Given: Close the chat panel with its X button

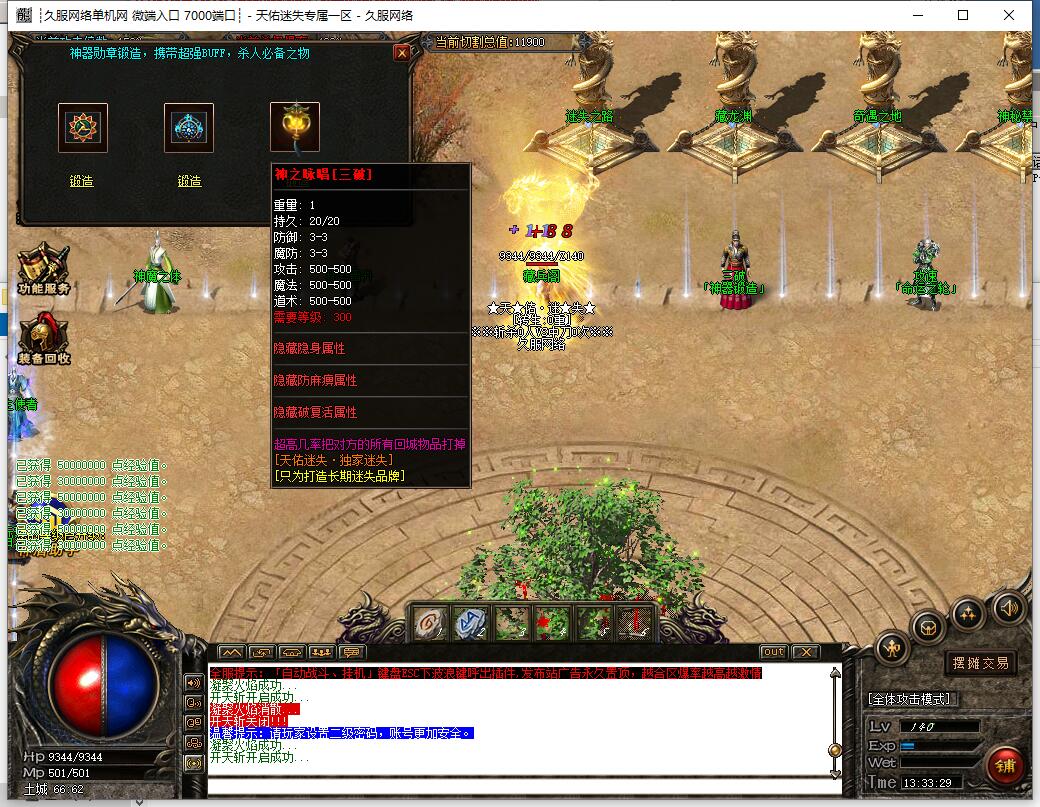Looking at the screenshot, I should pyautogui.click(x=805, y=652).
